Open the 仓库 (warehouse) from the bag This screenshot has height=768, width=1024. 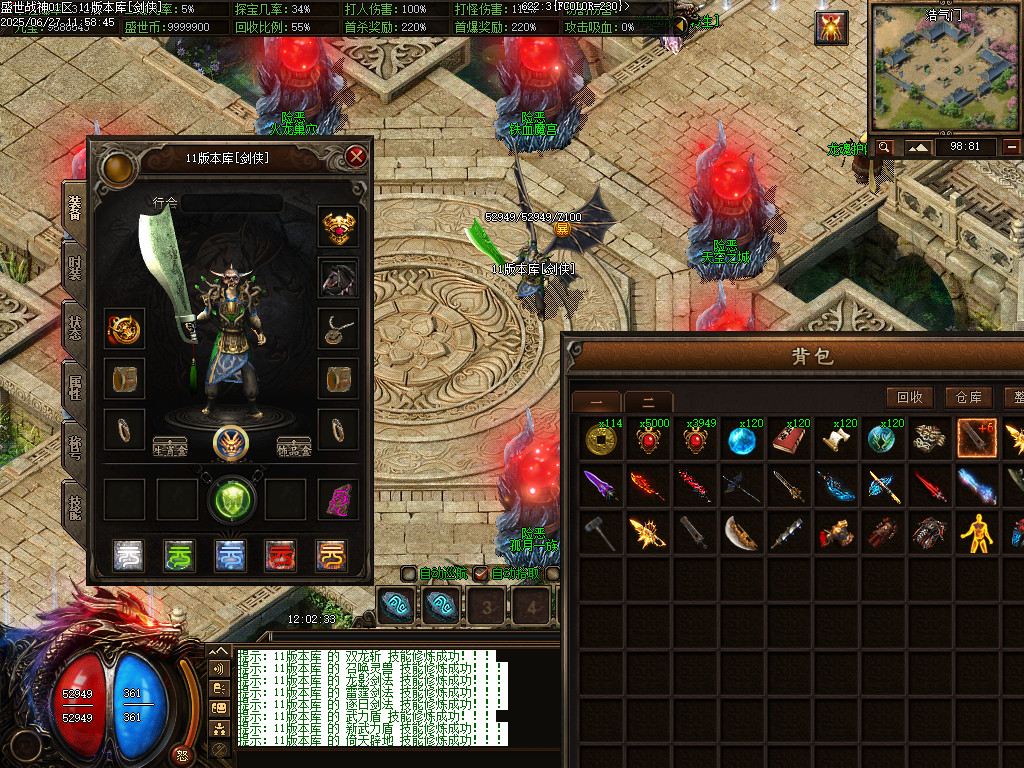[968, 397]
